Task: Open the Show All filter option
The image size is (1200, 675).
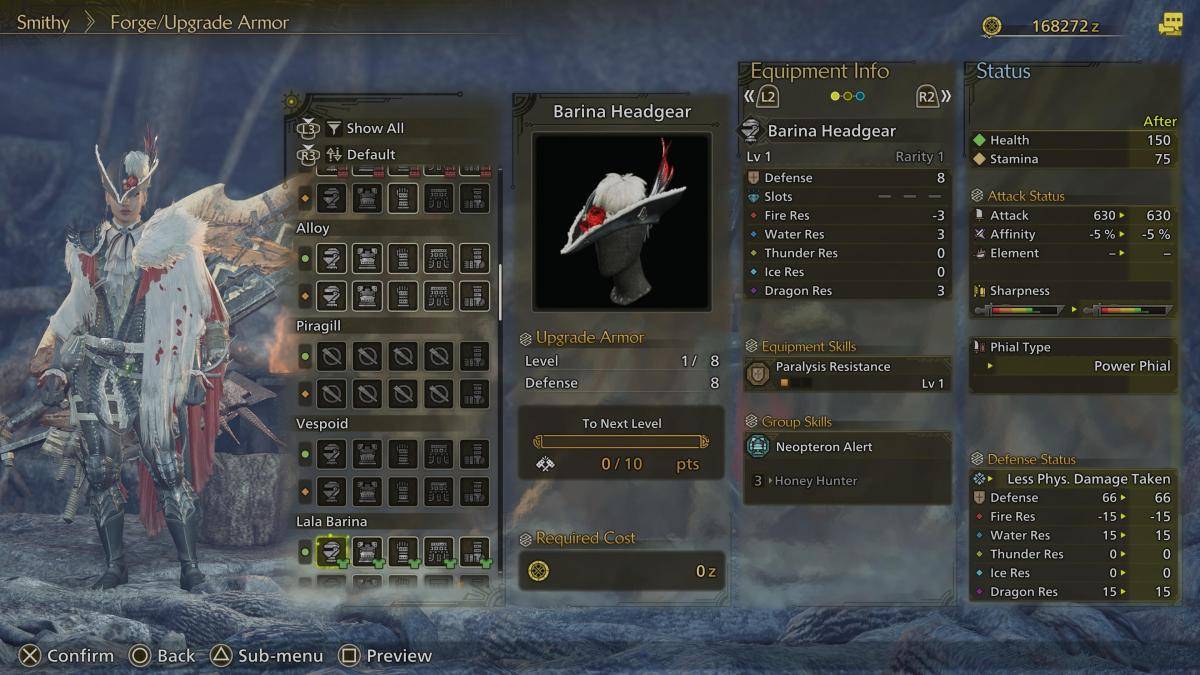Action: (374, 128)
